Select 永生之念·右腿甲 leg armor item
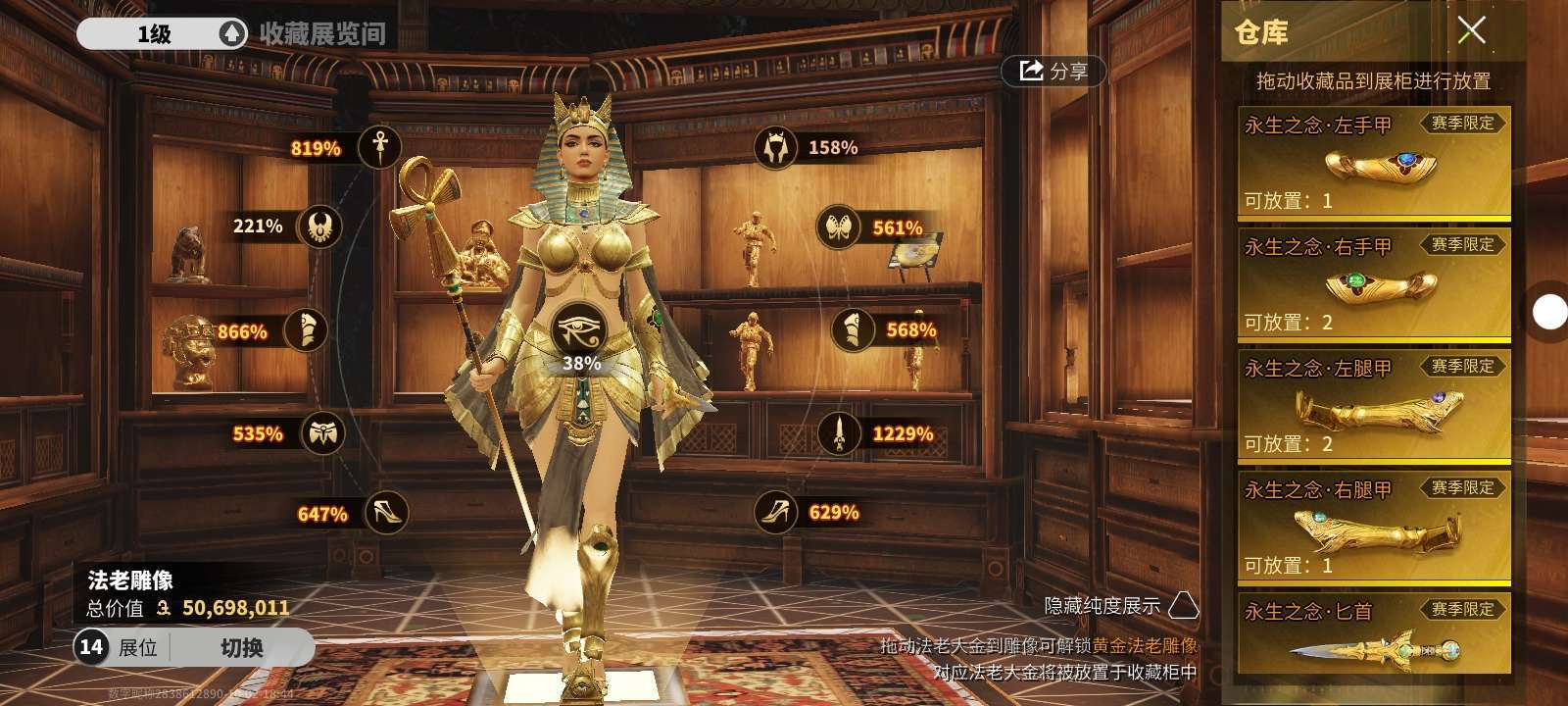Viewport: 1568px width, 706px height. (1373, 528)
